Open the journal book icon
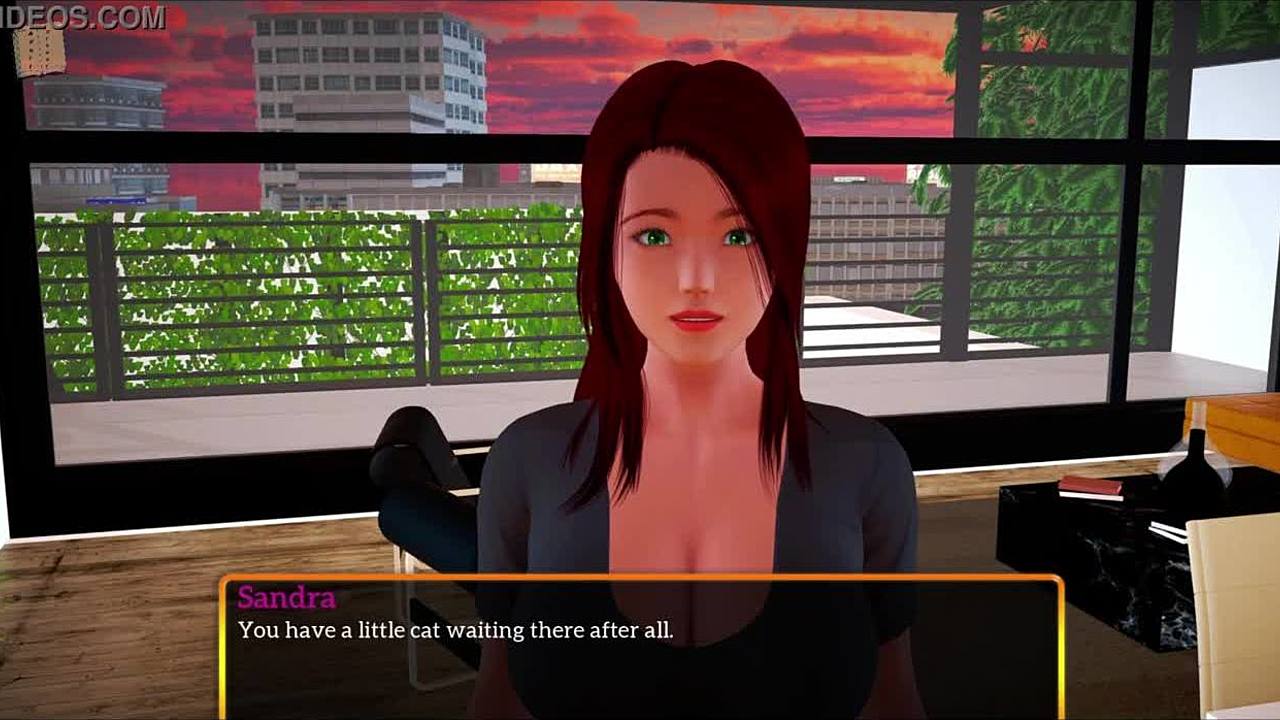The height and width of the screenshot is (720, 1280). tap(40, 50)
